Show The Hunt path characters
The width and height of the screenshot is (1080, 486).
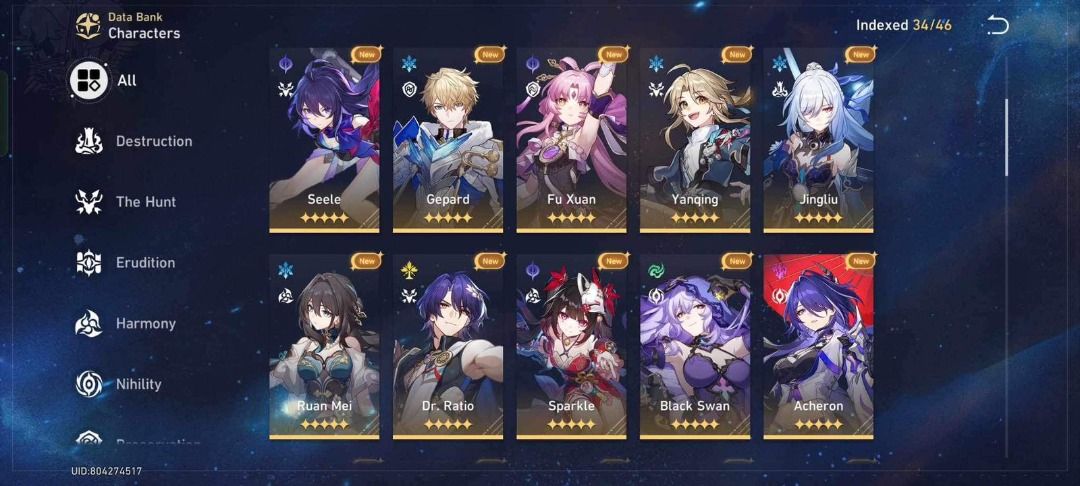(x=127, y=202)
